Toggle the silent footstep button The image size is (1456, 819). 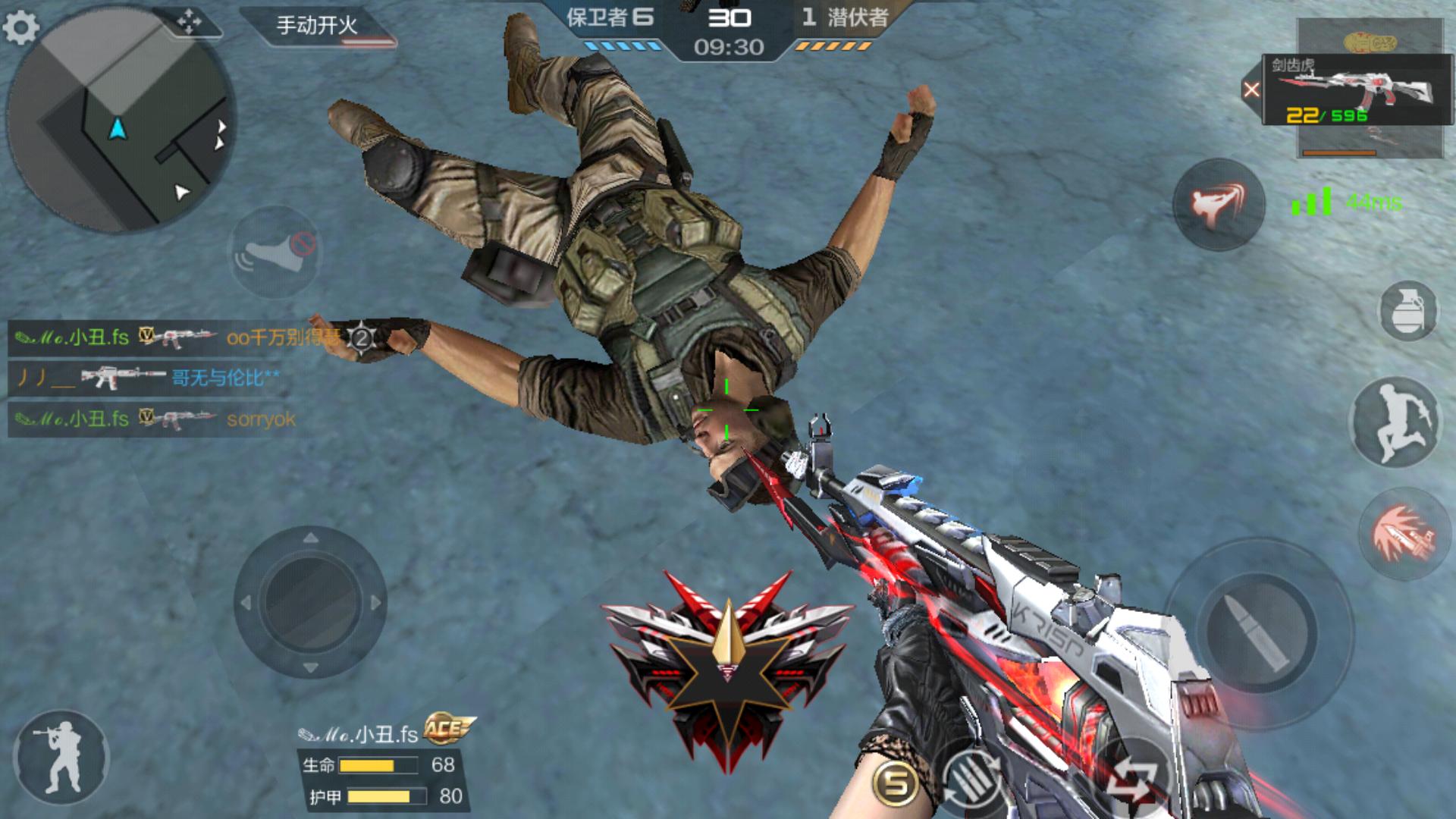coord(275,252)
